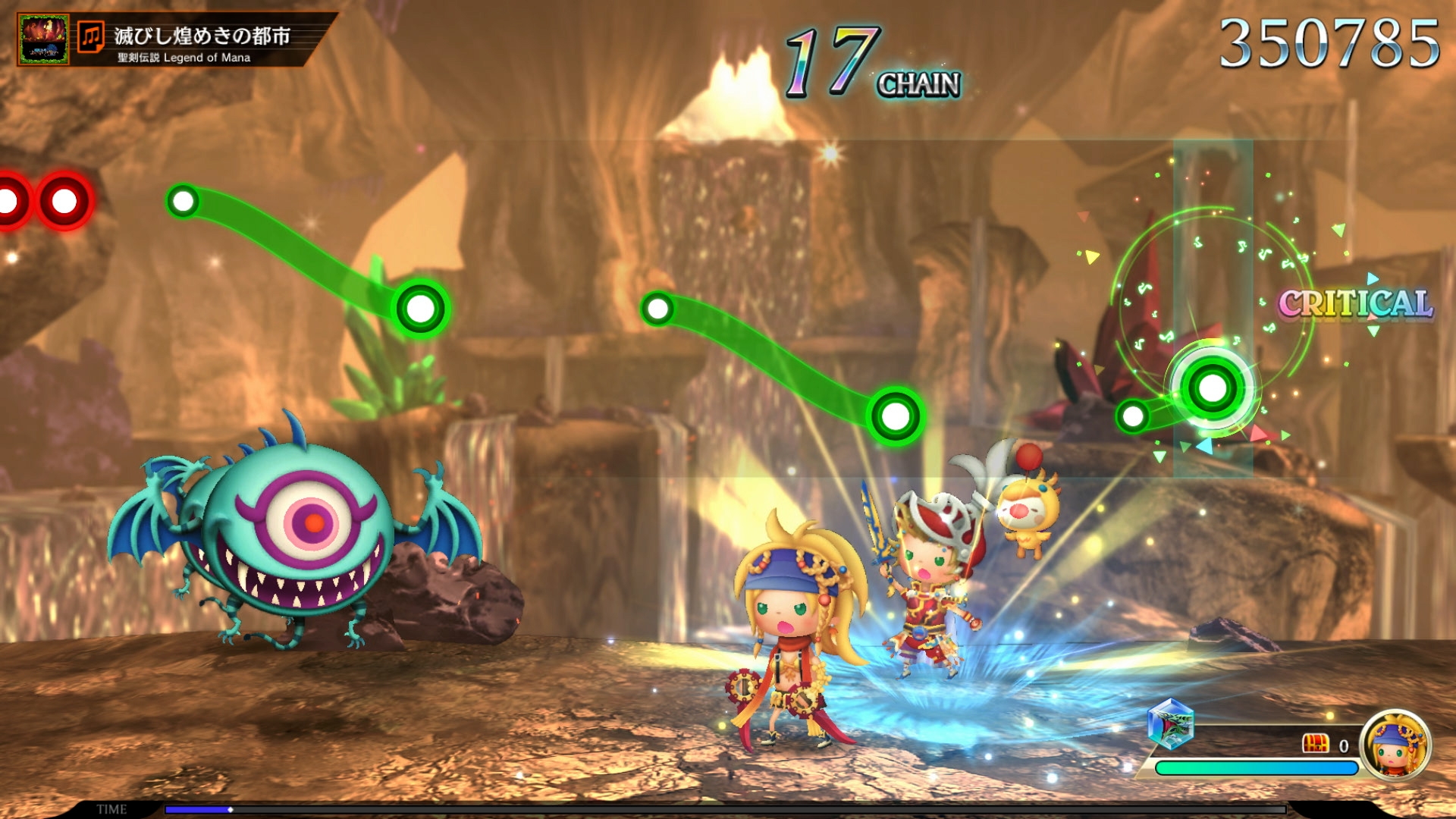Click the blonde party leader portrait
The width and height of the screenshot is (1456, 819).
pos(1395,744)
